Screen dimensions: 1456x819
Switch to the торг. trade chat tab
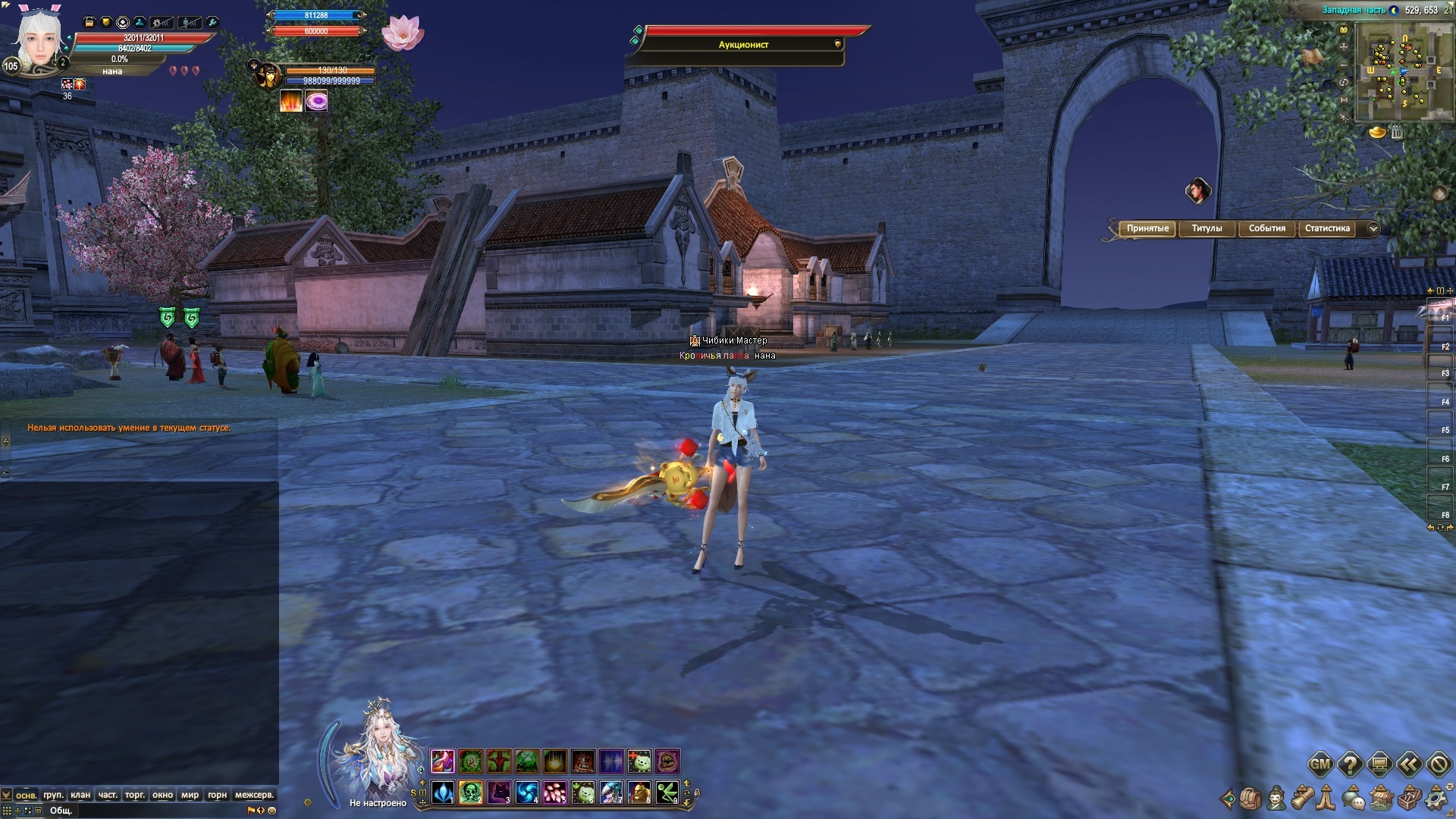pos(135,795)
